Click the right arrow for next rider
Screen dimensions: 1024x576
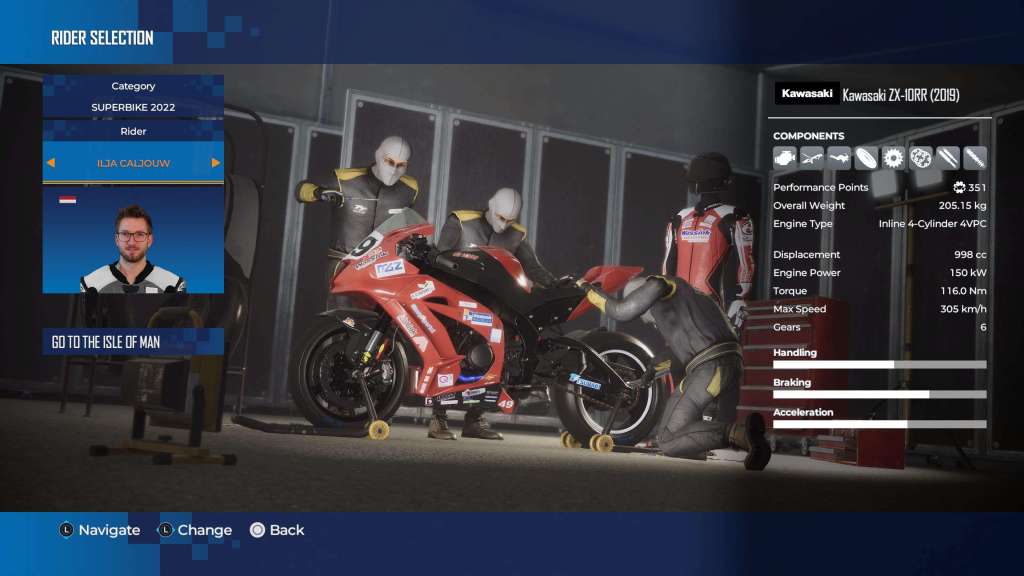[x=215, y=162]
